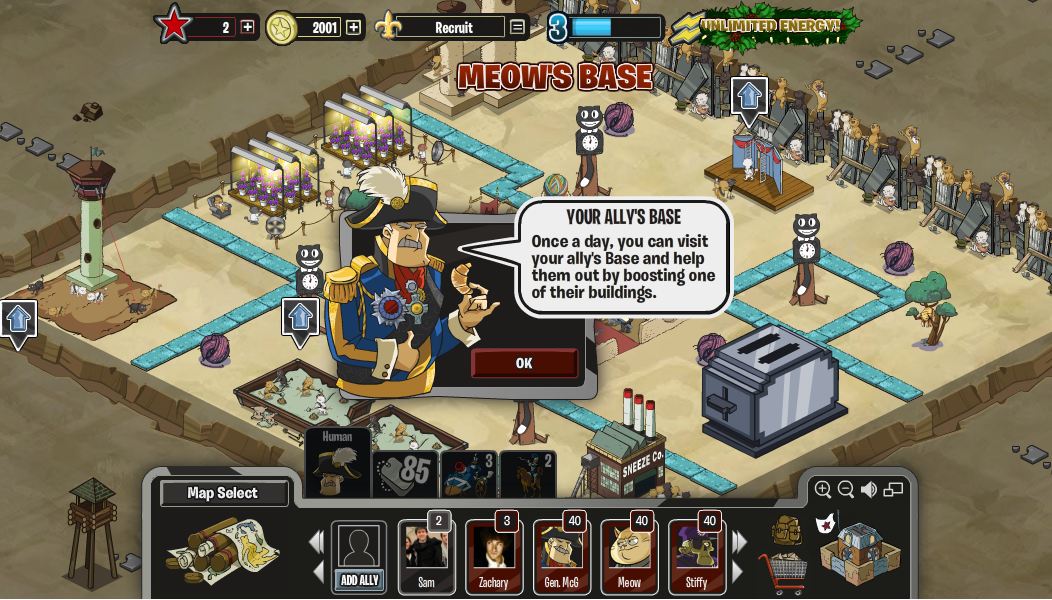
Task: Open the Map Select screen
Action: click(x=222, y=493)
